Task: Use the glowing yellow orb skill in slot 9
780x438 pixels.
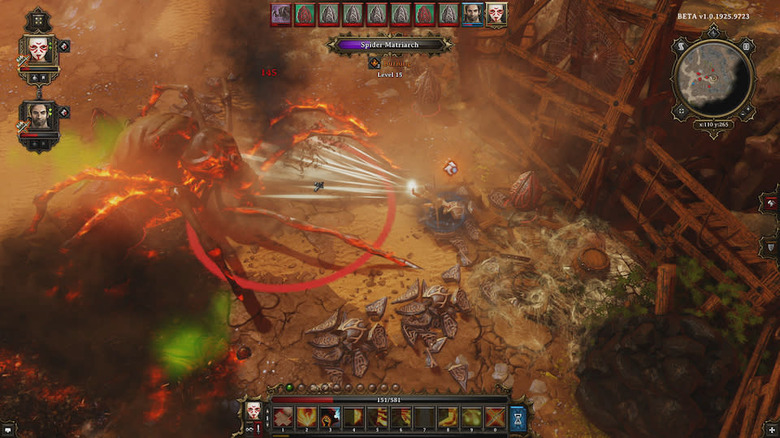Action: [471, 417]
